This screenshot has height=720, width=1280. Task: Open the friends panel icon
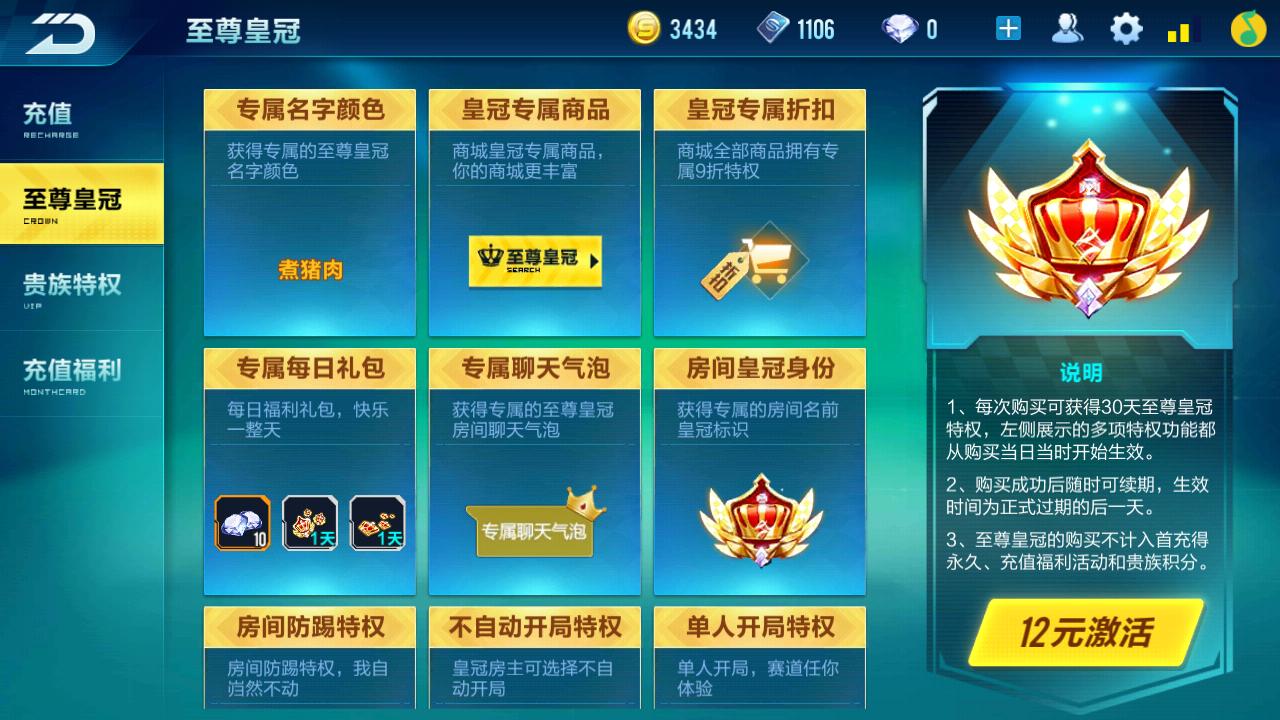tap(1069, 27)
